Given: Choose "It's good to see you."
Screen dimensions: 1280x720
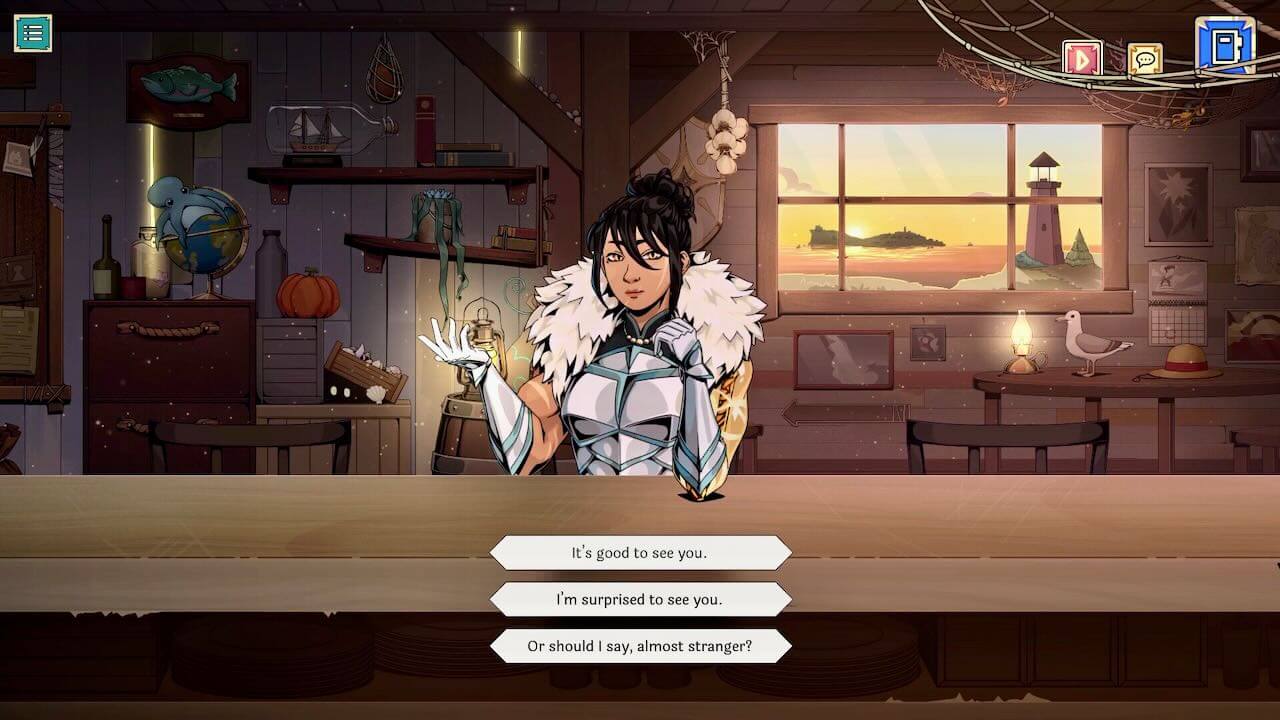Looking at the screenshot, I should click(640, 552).
